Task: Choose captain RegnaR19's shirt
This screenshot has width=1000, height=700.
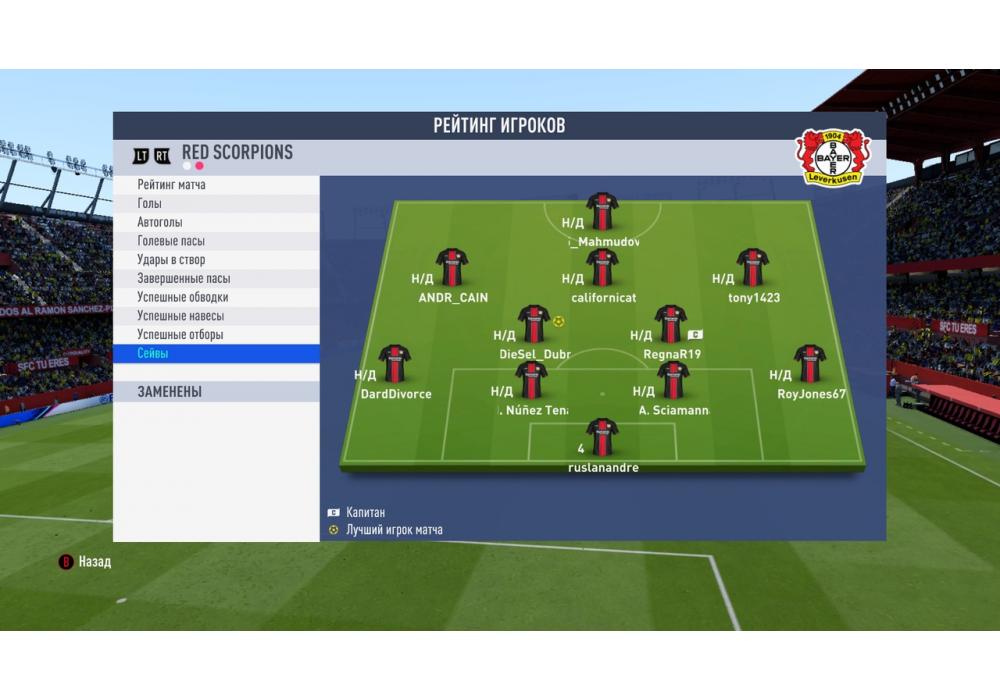Action: 671,324
